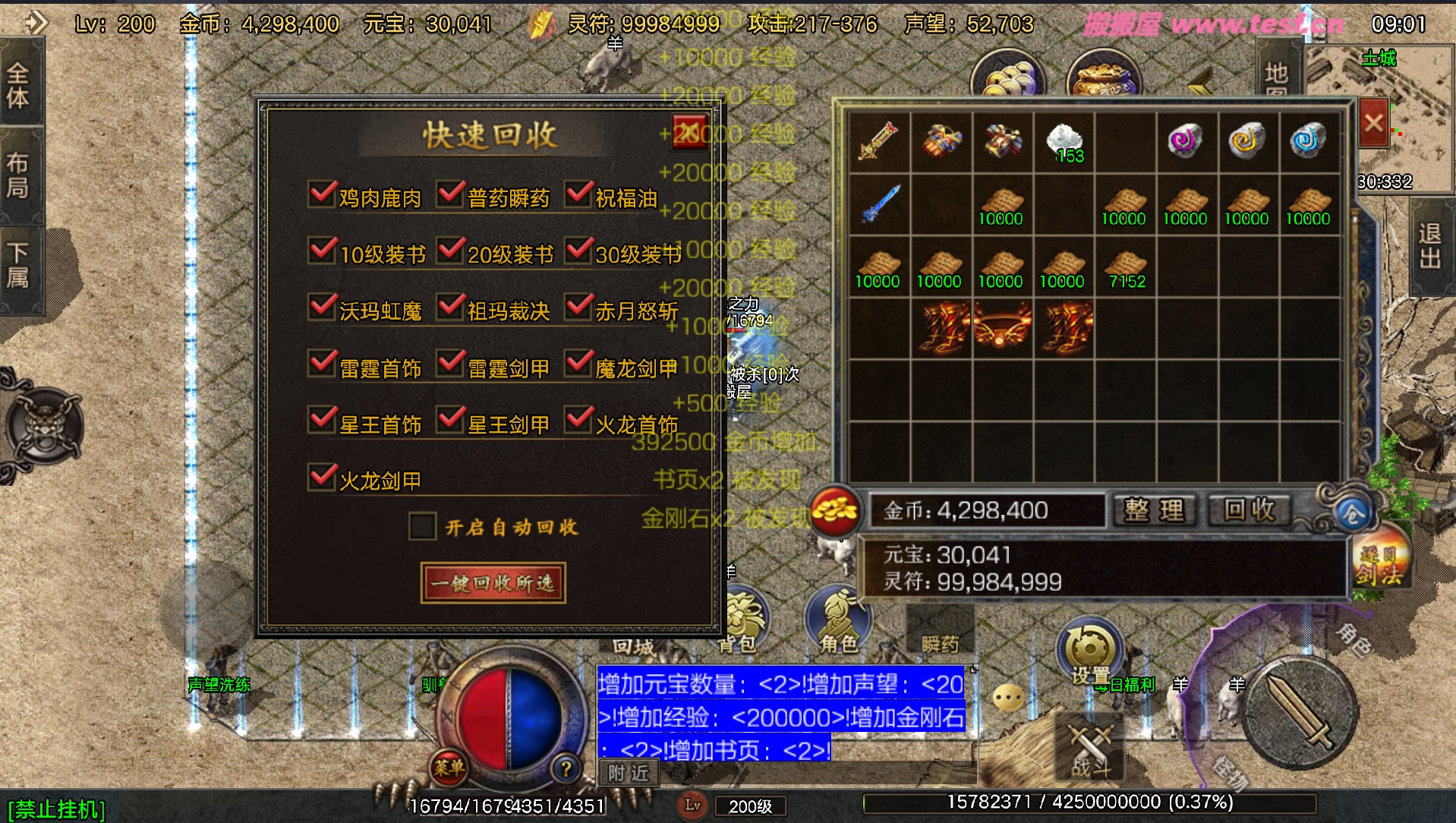Sort the bag with 整理 button
The image size is (1456, 823).
tap(1154, 510)
